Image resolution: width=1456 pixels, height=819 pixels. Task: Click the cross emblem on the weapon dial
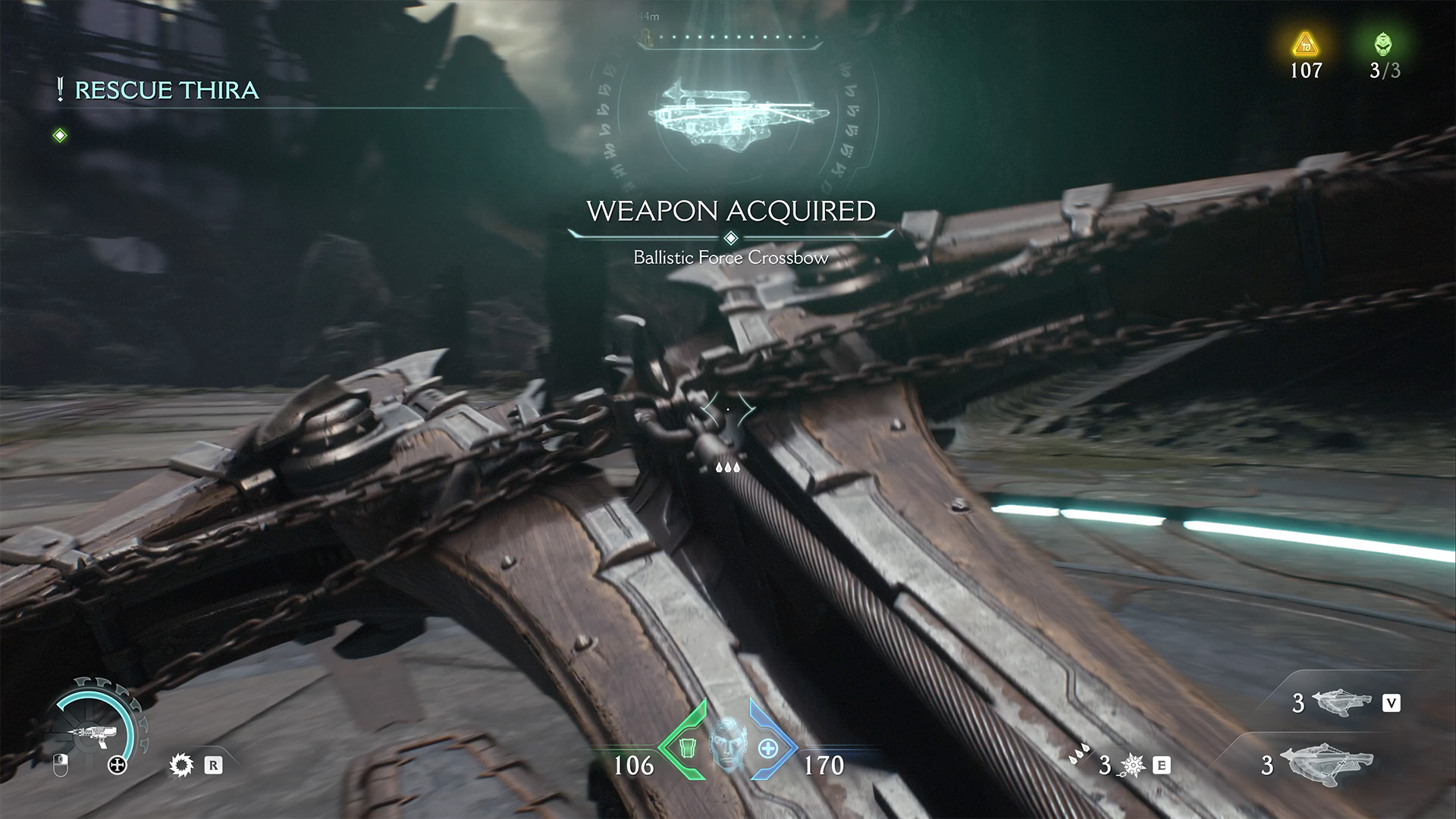(118, 766)
